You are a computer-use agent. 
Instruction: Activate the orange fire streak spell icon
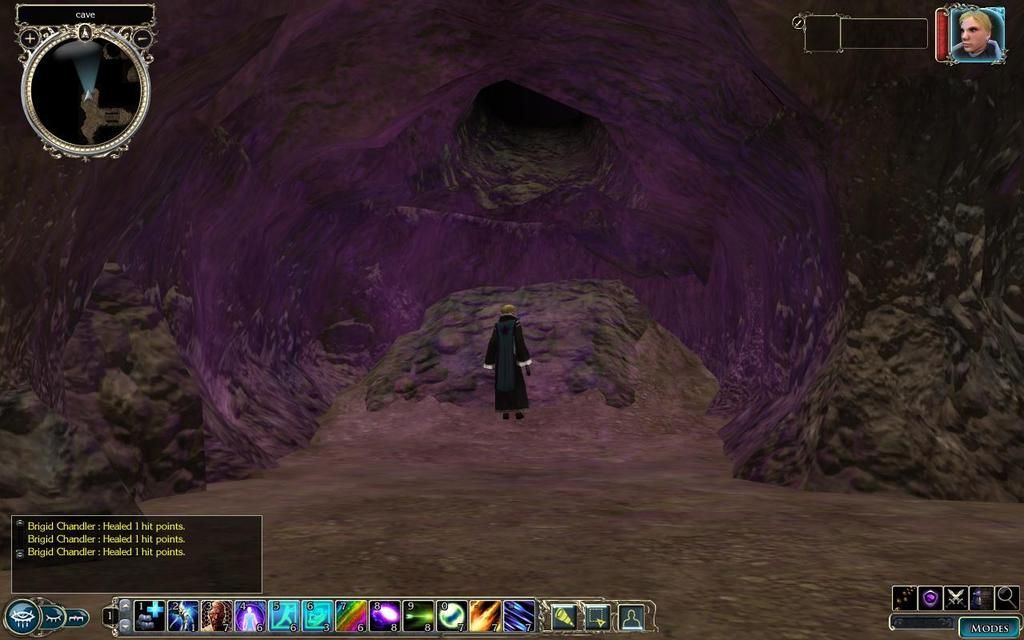click(486, 615)
